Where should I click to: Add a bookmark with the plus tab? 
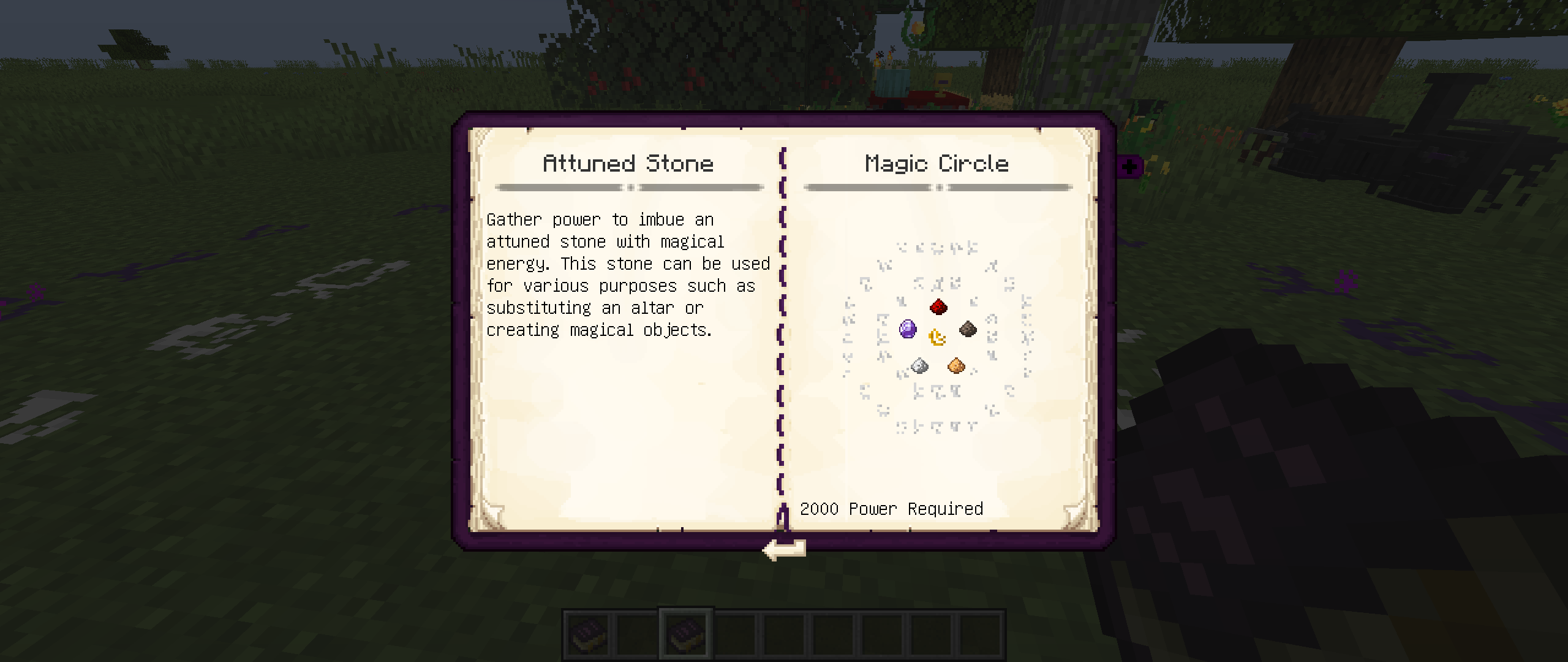coord(1129,166)
